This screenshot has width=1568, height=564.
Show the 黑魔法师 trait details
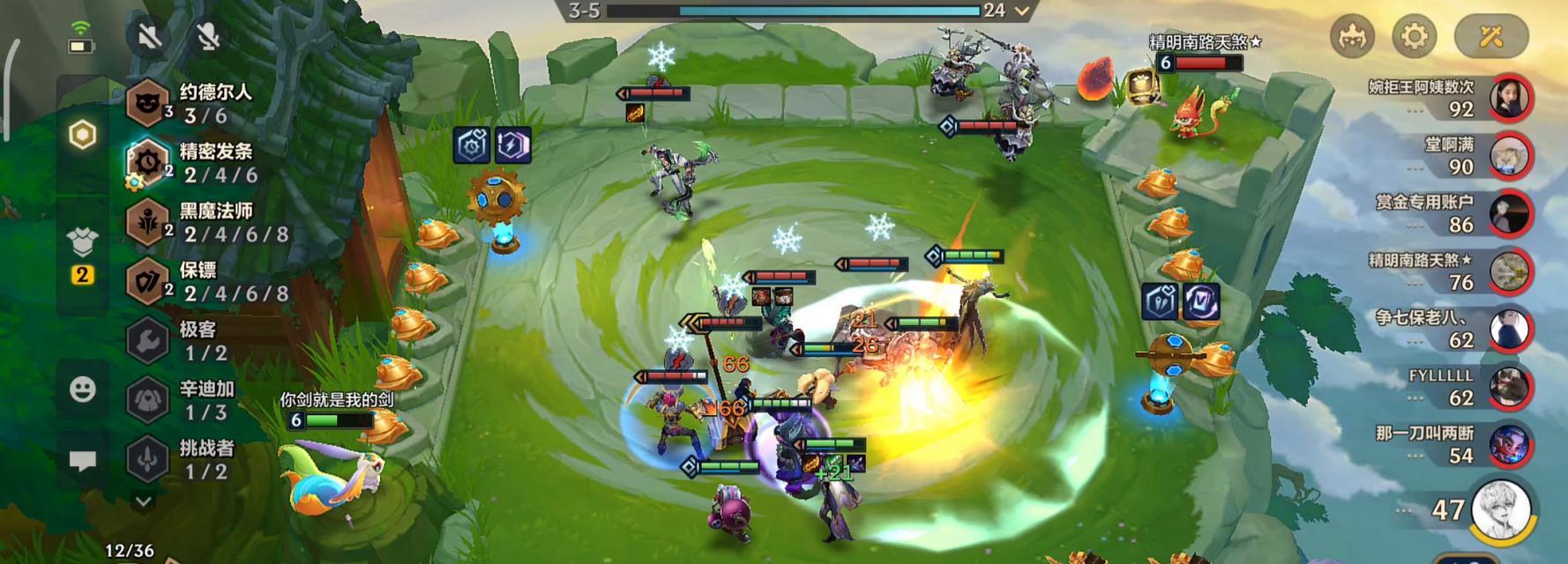(x=203, y=222)
